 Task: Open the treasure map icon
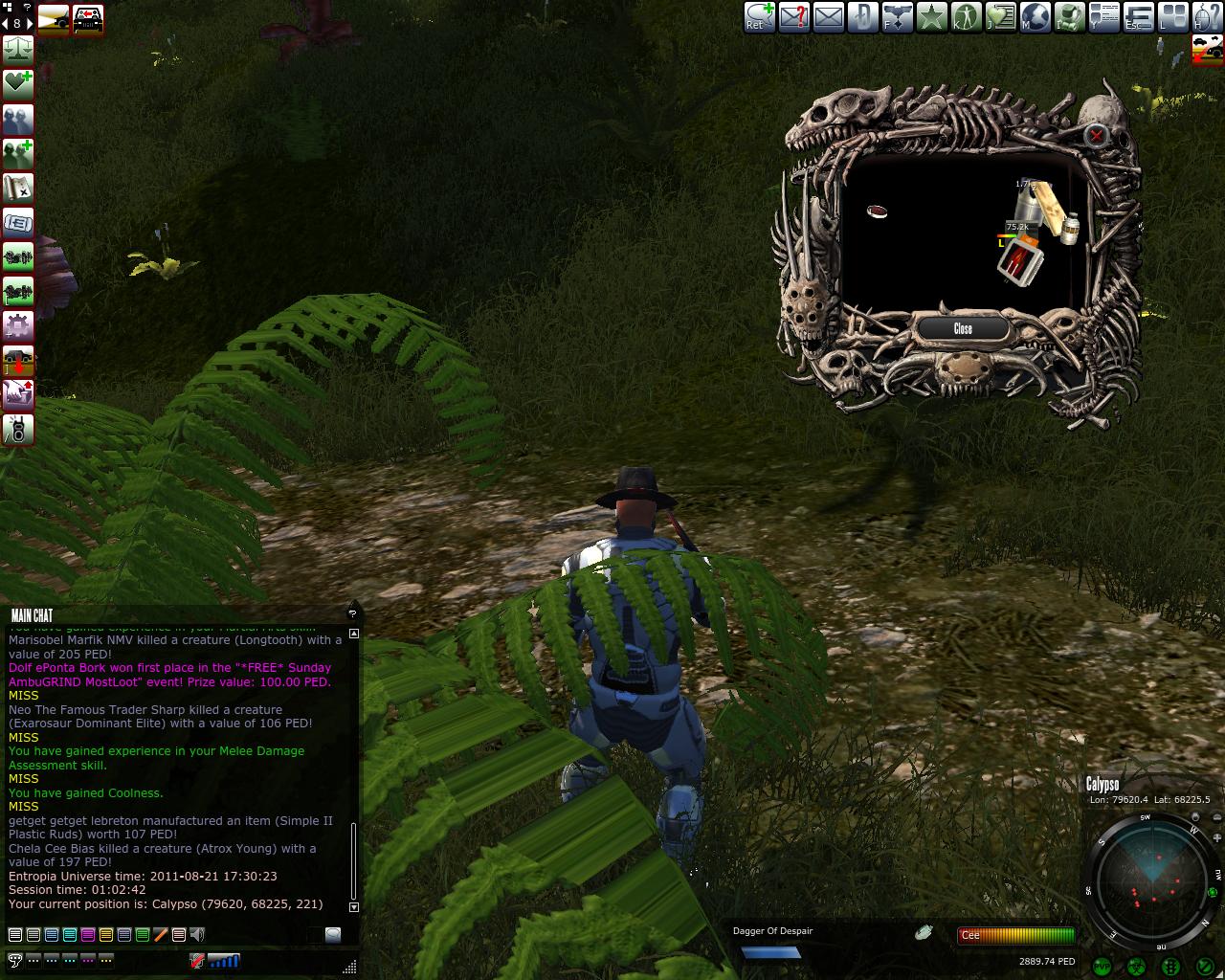18,189
